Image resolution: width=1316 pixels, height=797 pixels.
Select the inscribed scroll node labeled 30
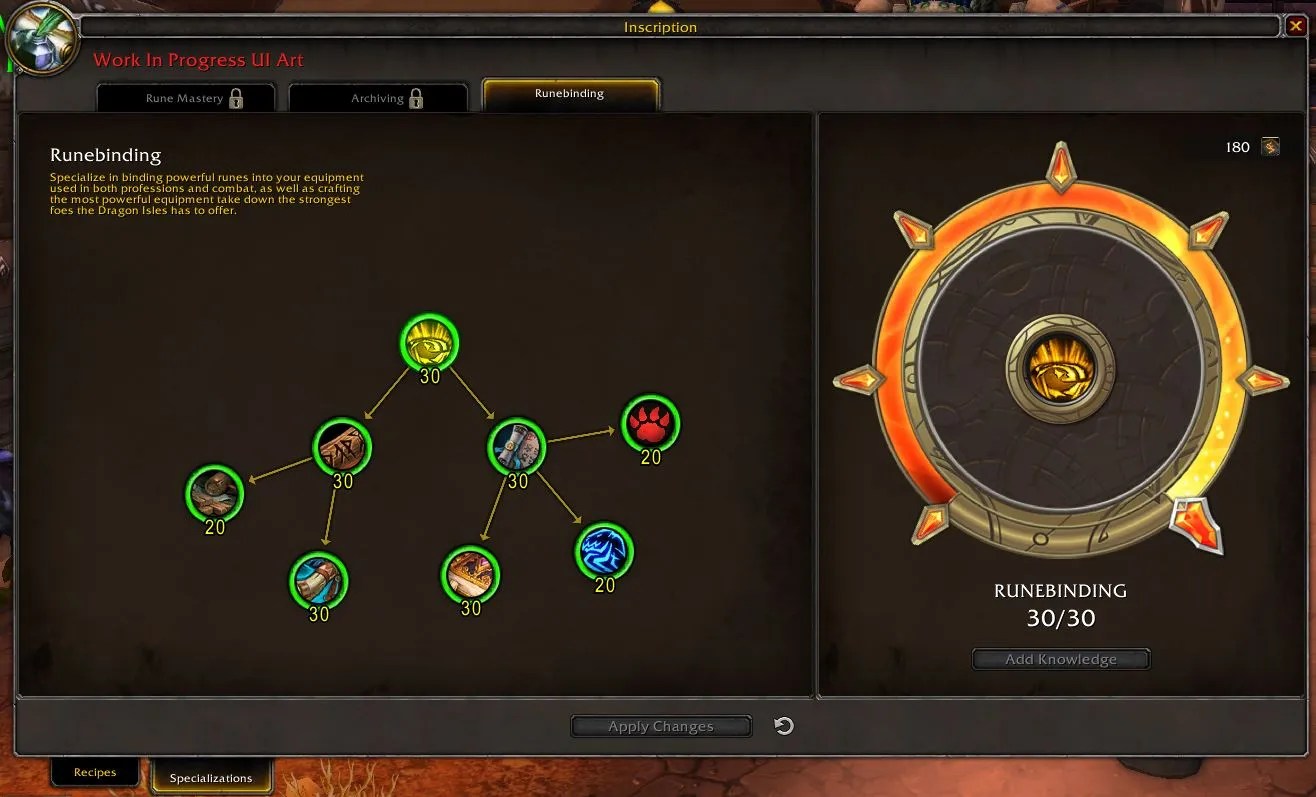(516, 447)
